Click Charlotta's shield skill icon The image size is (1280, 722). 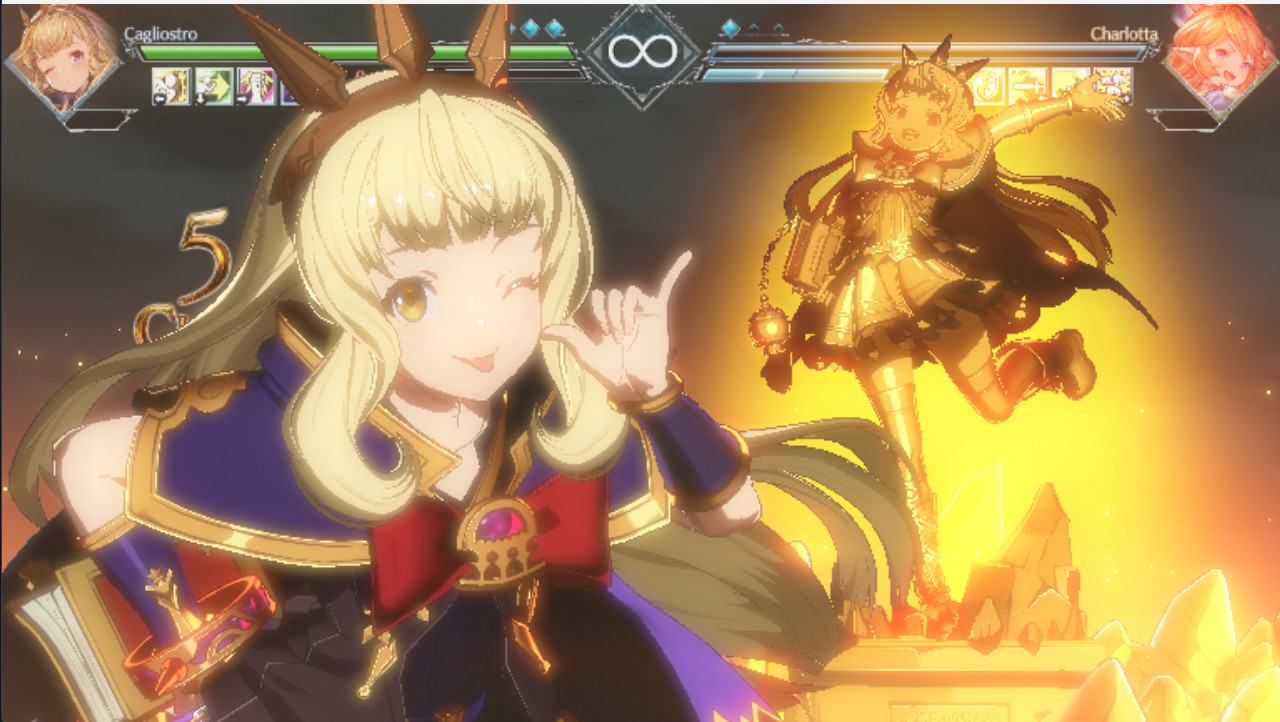pyautogui.click(x=990, y=85)
